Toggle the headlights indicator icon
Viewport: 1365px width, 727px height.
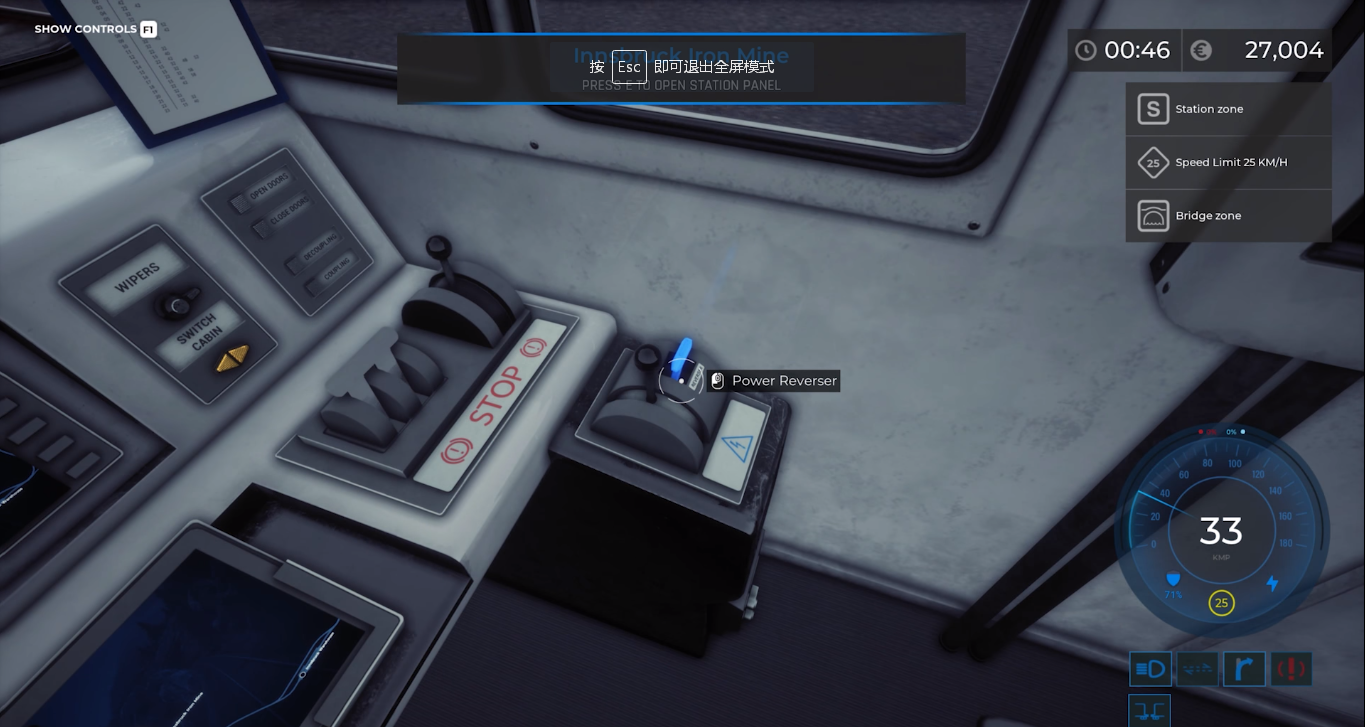point(1150,669)
